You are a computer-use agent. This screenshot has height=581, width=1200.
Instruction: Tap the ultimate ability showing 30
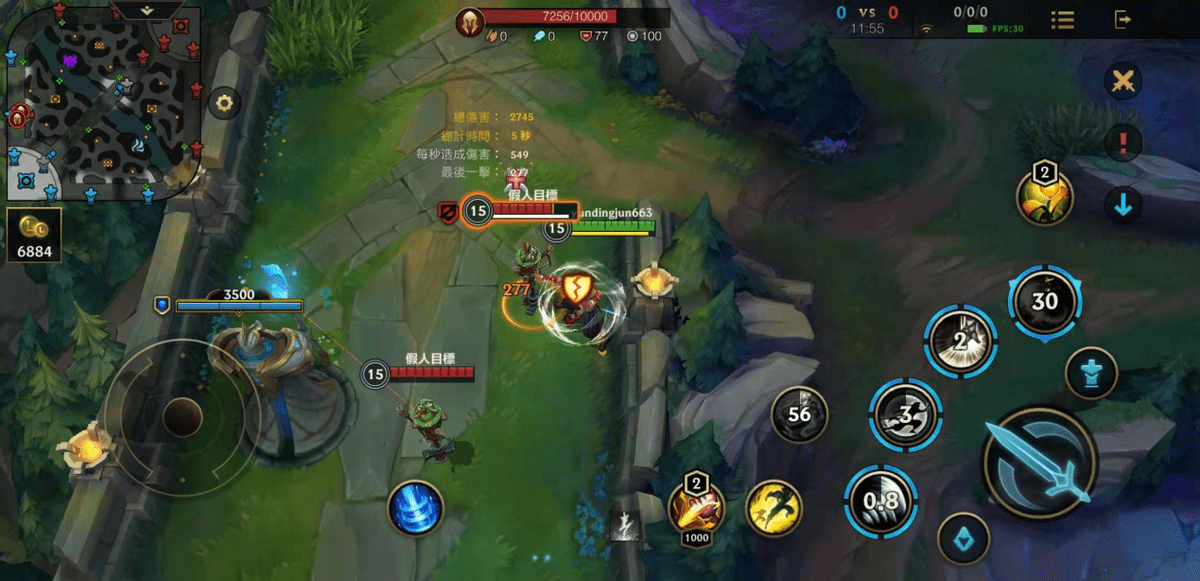point(1044,302)
